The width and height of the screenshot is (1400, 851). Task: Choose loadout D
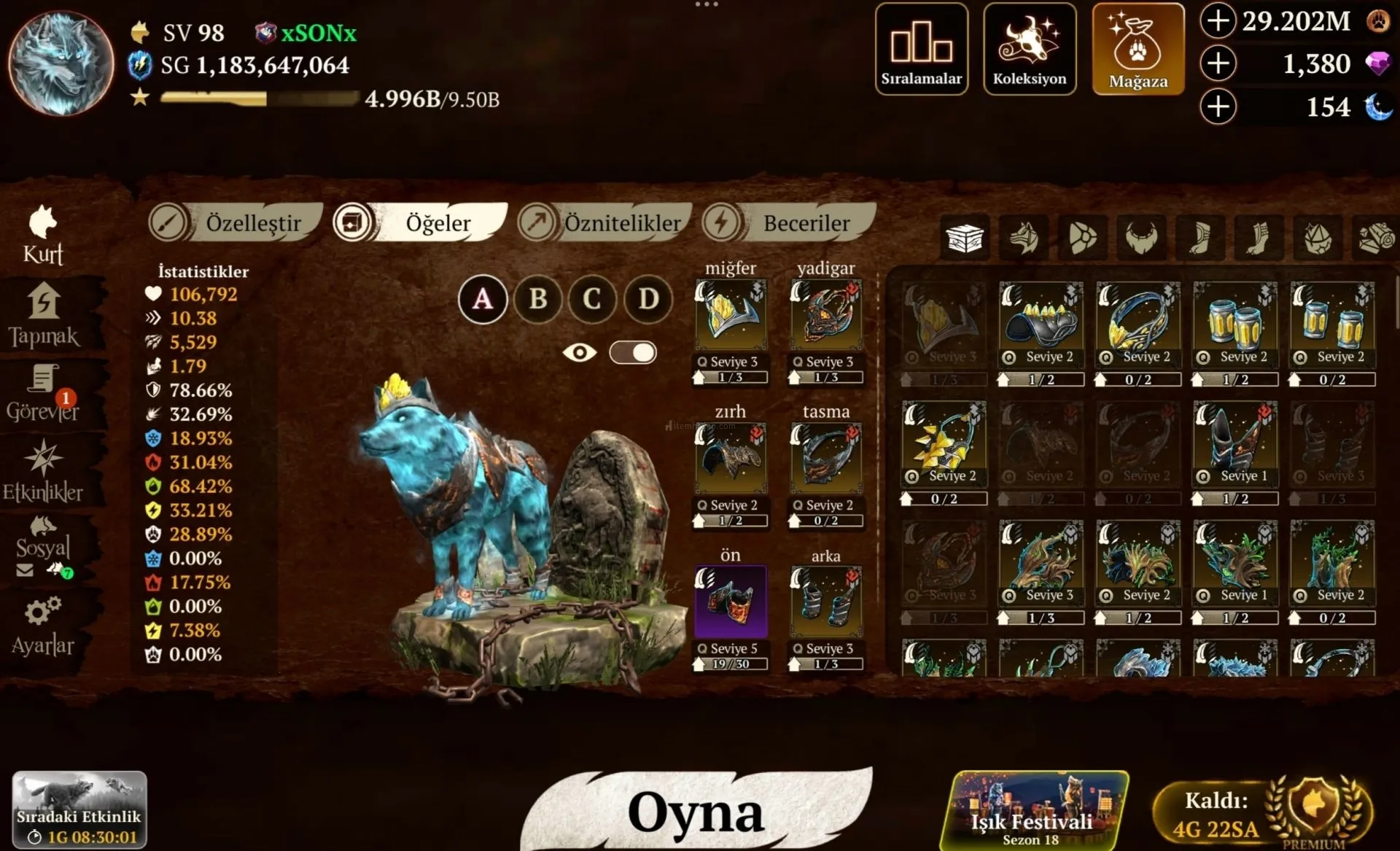click(x=648, y=299)
